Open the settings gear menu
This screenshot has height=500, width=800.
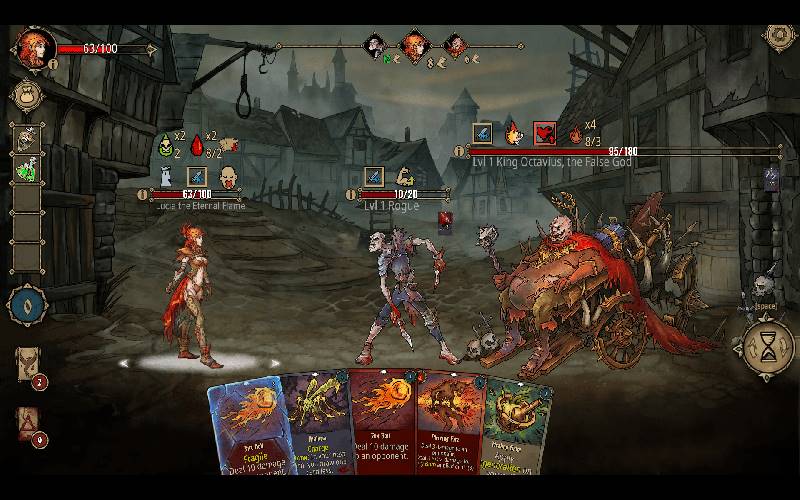pos(778,36)
